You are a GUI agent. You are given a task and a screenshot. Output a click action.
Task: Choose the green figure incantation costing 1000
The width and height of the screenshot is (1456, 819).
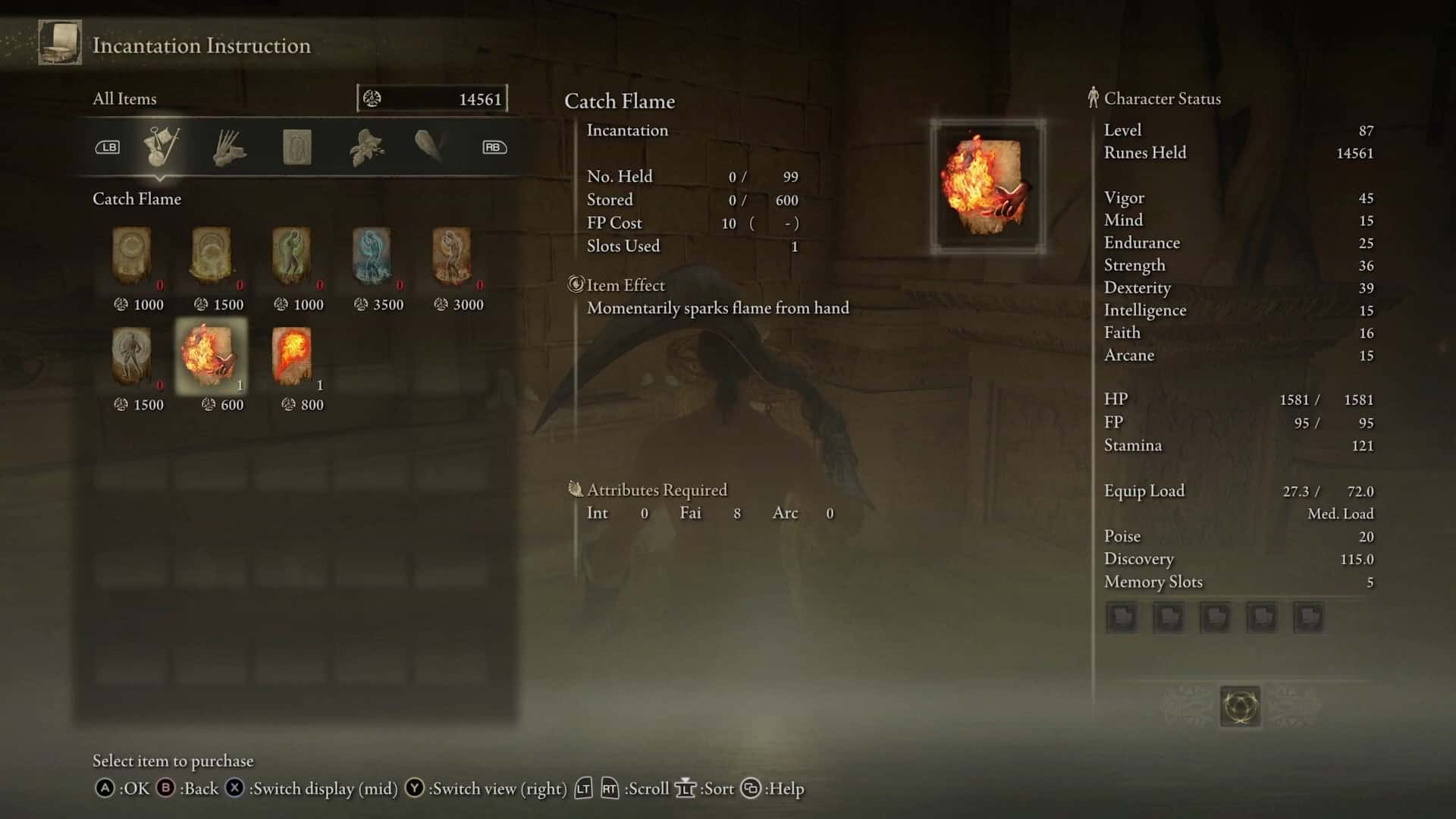tap(292, 256)
